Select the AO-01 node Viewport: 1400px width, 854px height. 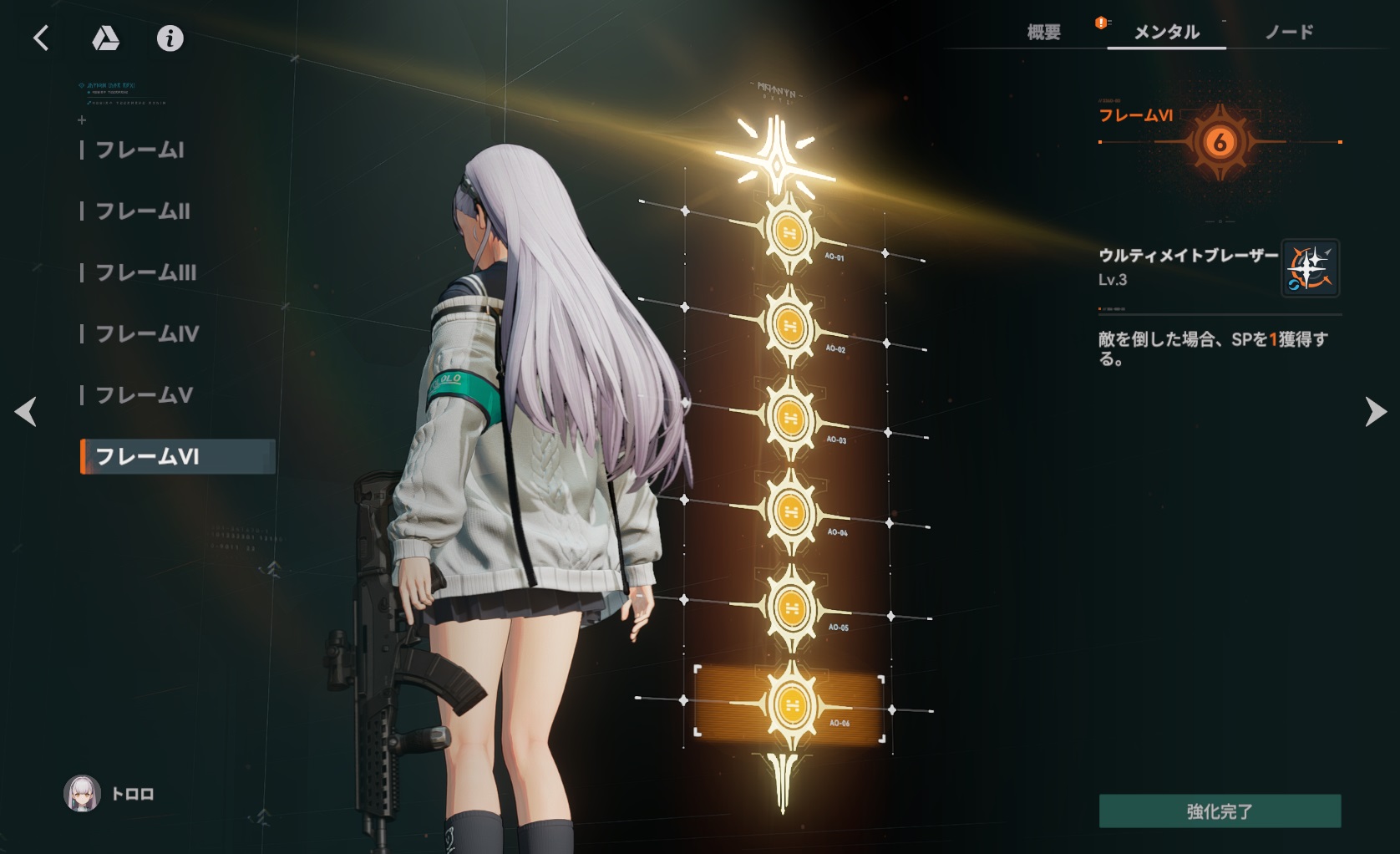pyautogui.click(x=789, y=232)
